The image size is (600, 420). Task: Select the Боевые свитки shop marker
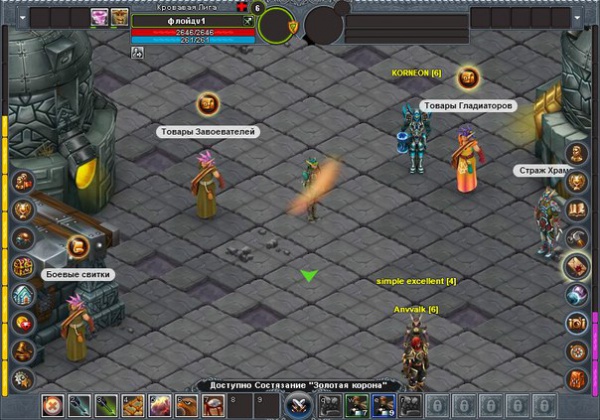point(79,246)
